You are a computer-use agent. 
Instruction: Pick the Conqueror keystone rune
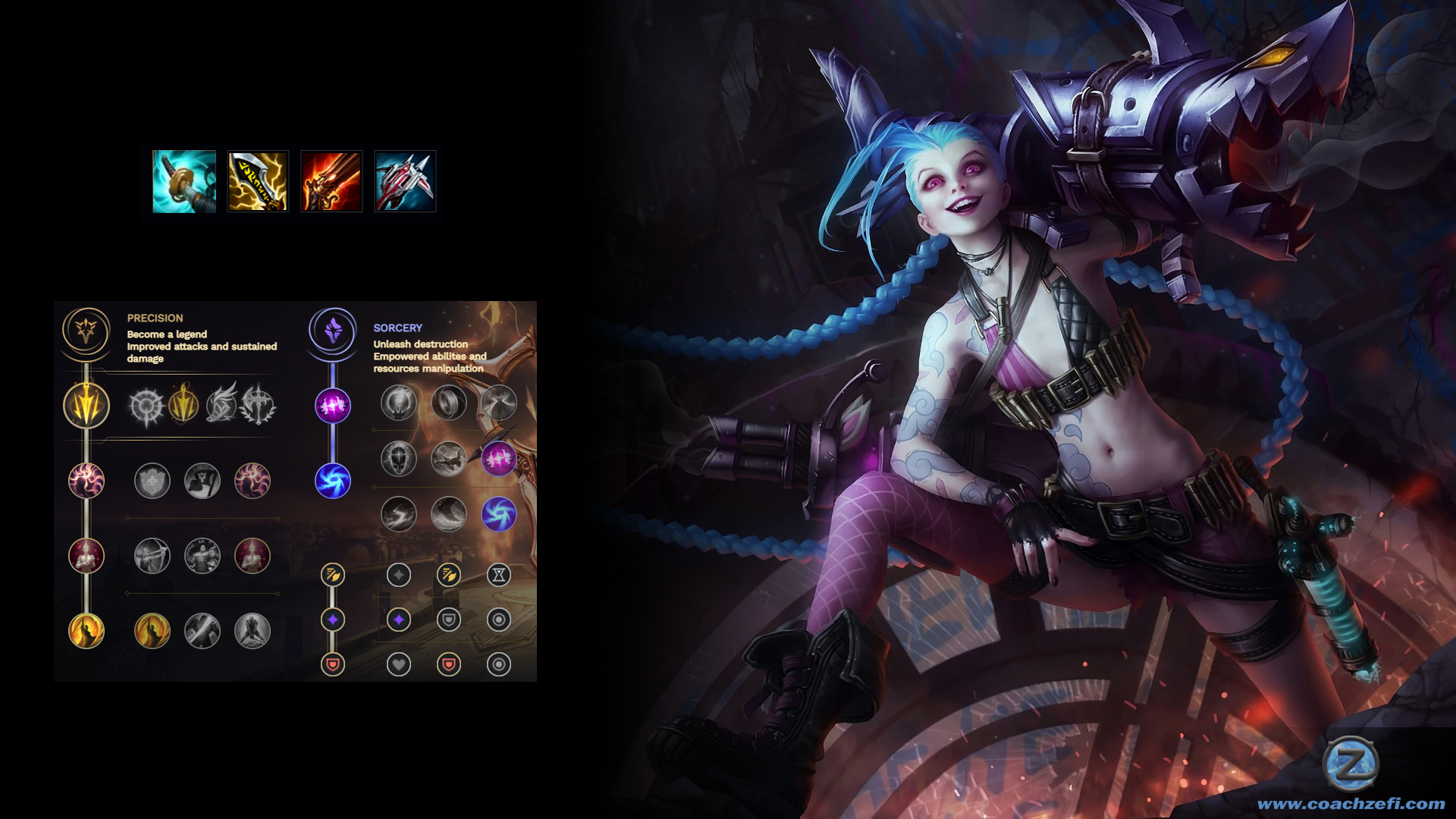click(x=258, y=404)
